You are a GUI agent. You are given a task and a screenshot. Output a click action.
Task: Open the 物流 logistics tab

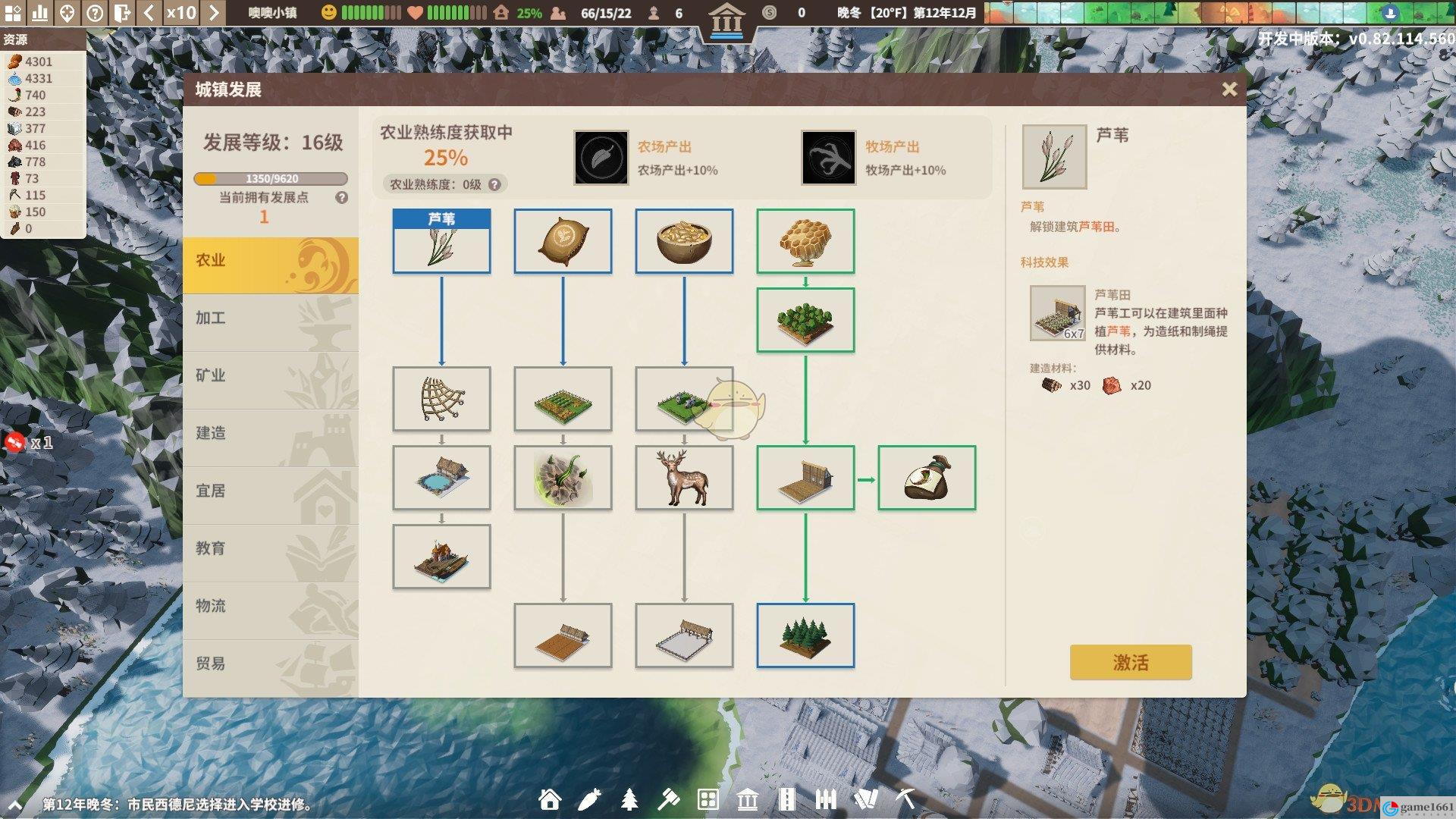[270, 607]
